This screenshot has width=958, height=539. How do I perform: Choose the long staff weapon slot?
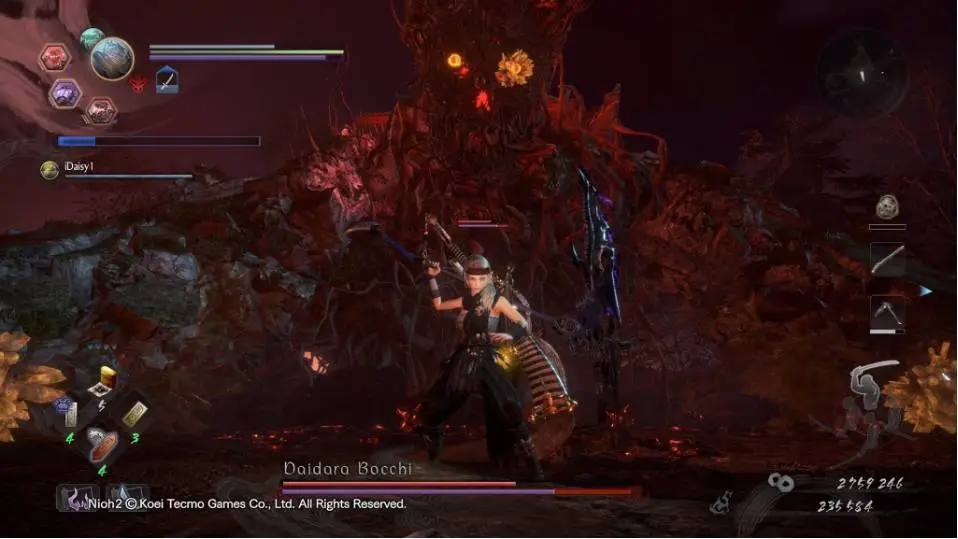tap(886, 259)
